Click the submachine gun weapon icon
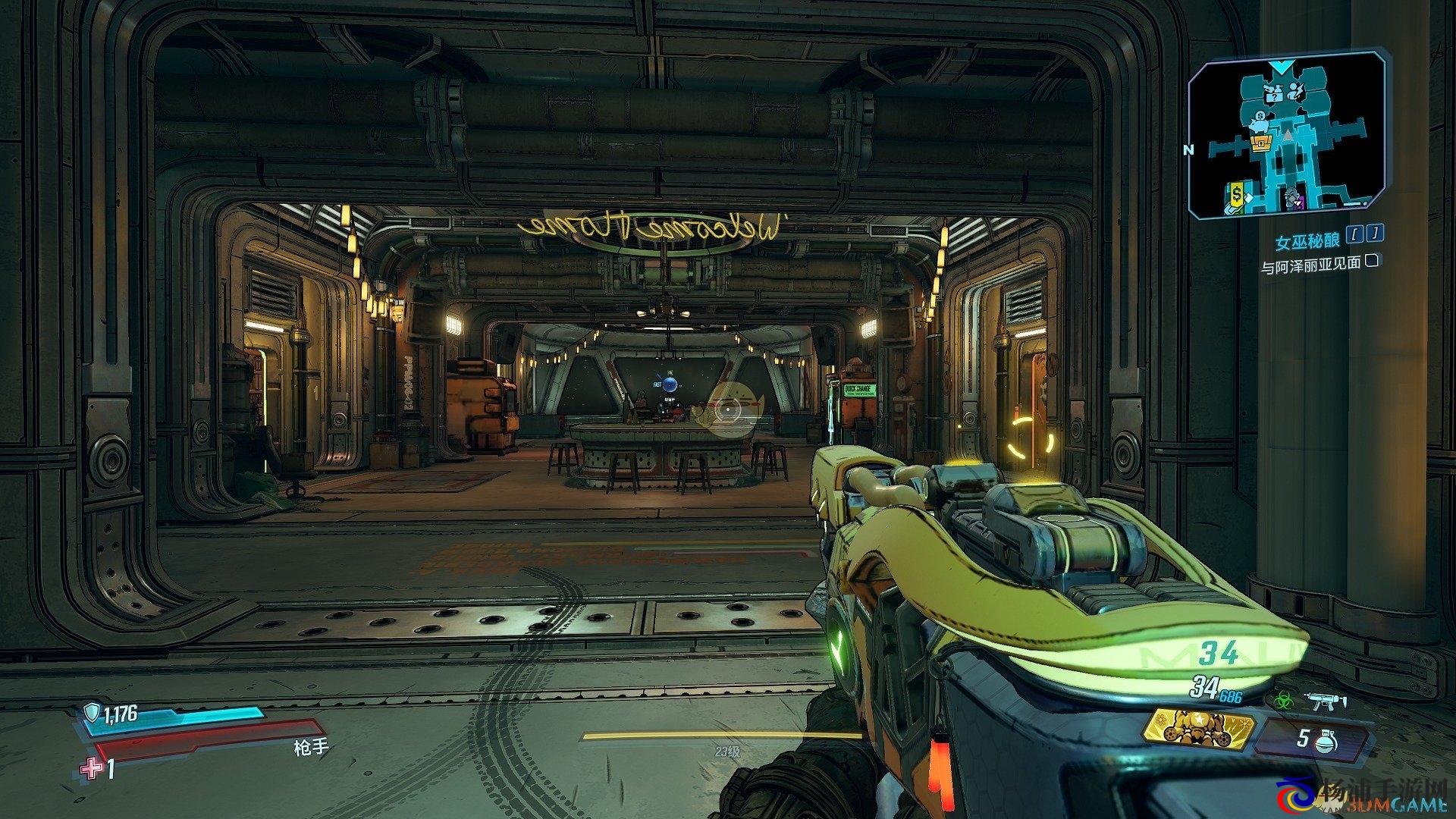 tap(1326, 701)
